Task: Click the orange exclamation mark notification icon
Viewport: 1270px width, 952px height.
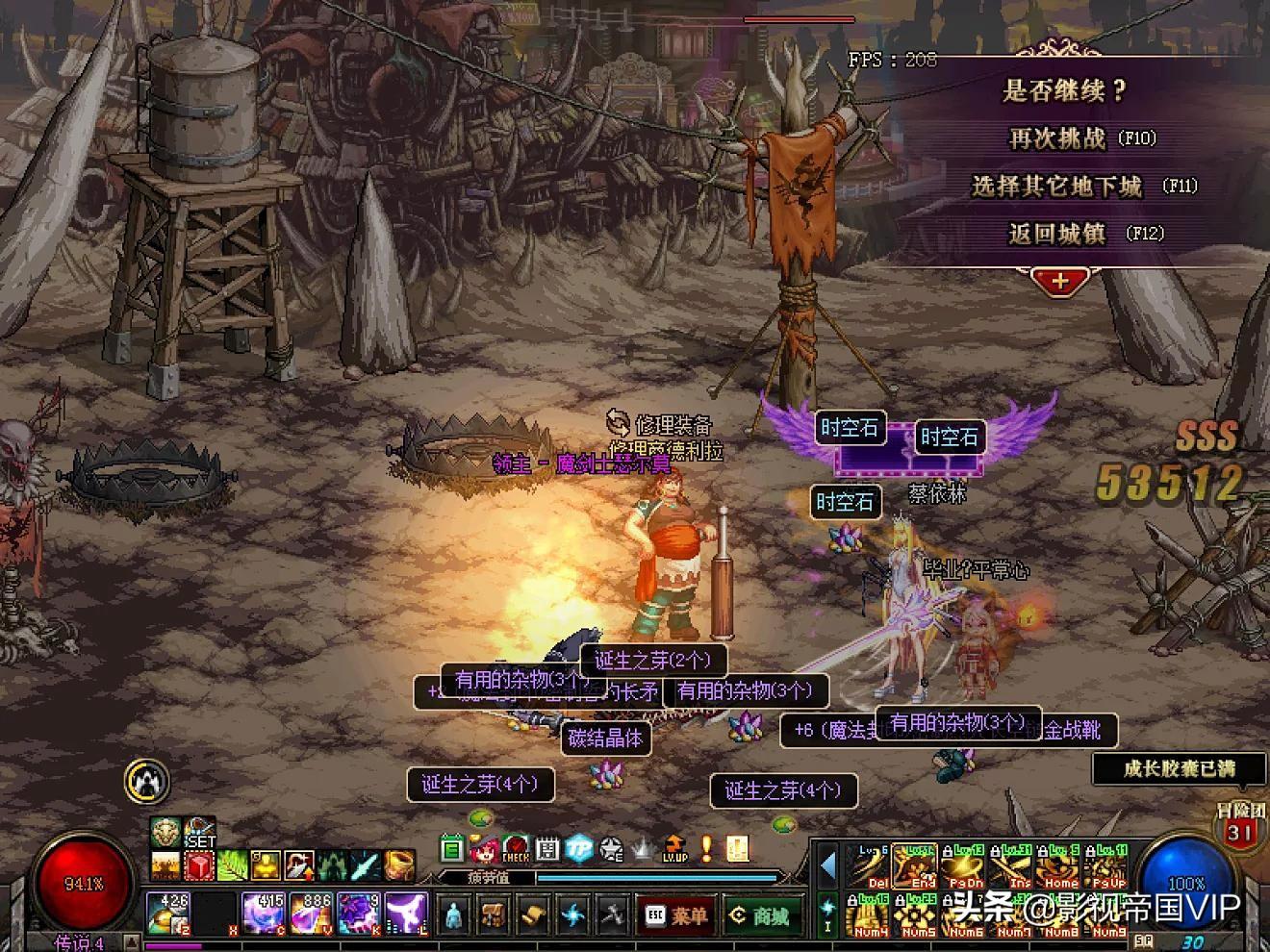Action: 707,848
